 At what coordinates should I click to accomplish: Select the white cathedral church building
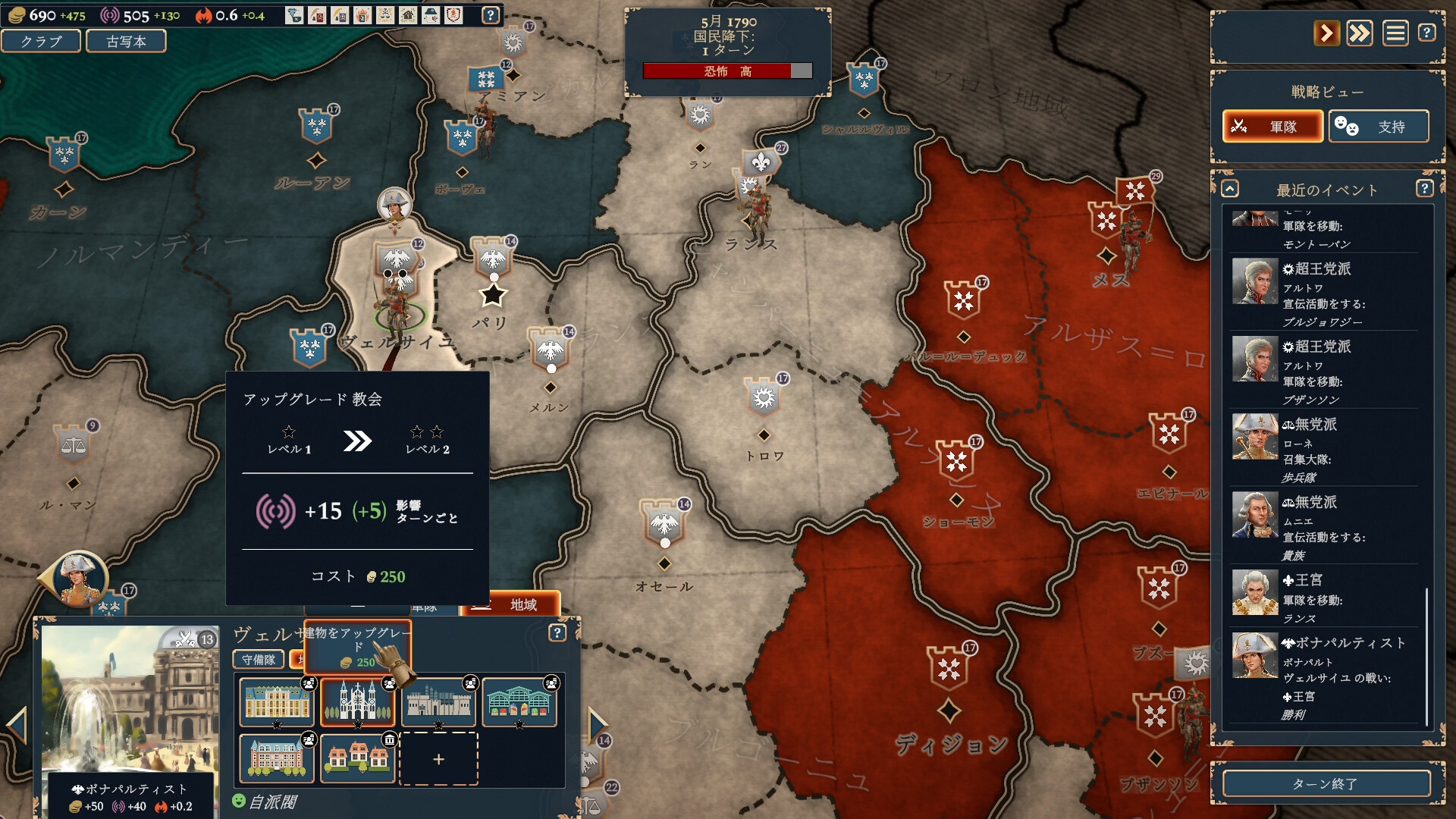tap(358, 701)
